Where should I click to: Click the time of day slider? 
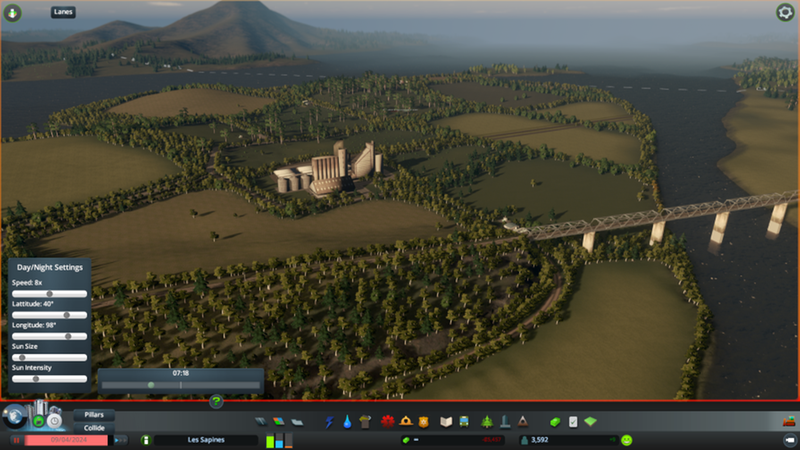pos(152,384)
